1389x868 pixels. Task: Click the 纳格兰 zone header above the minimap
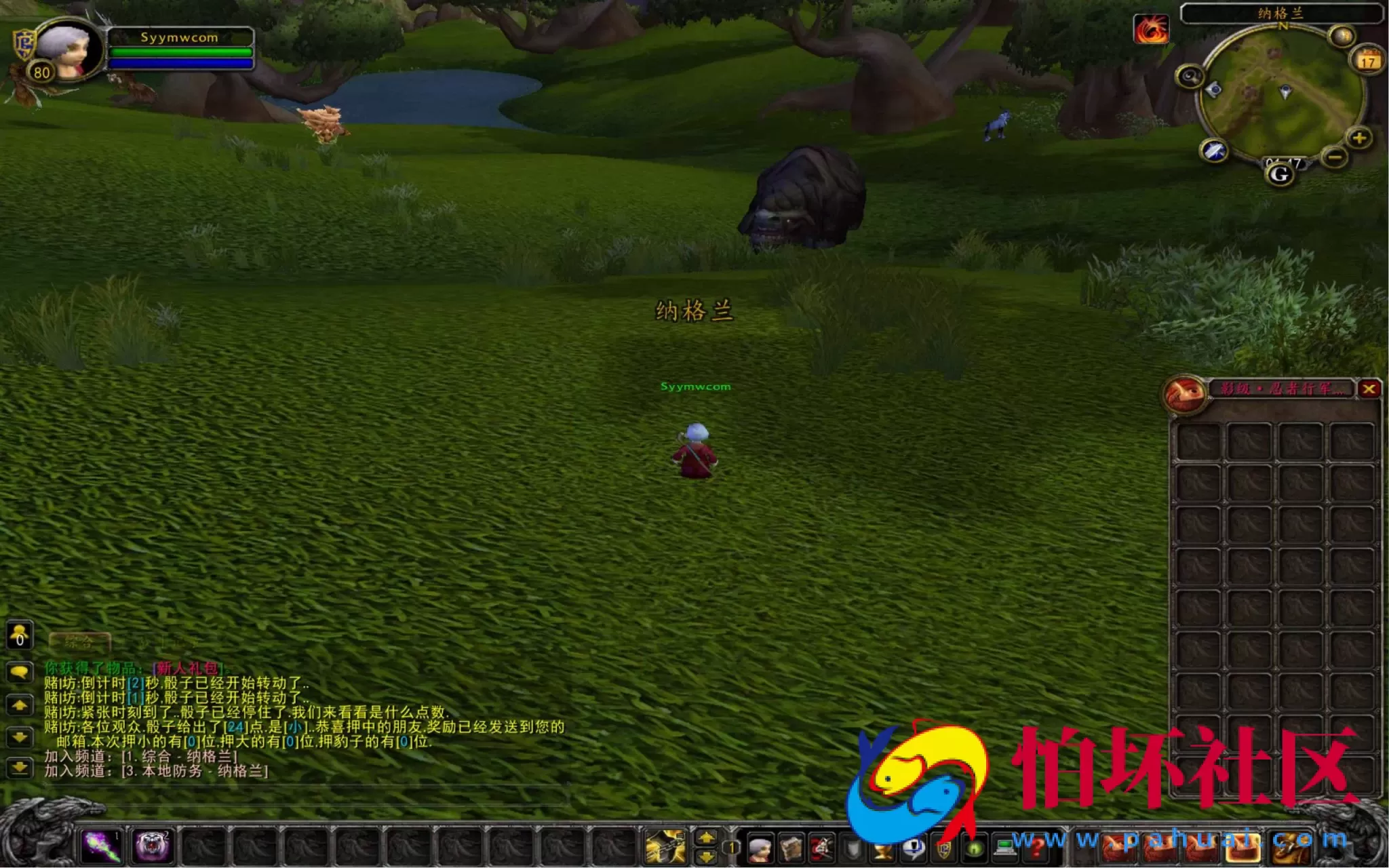click(x=1279, y=13)
